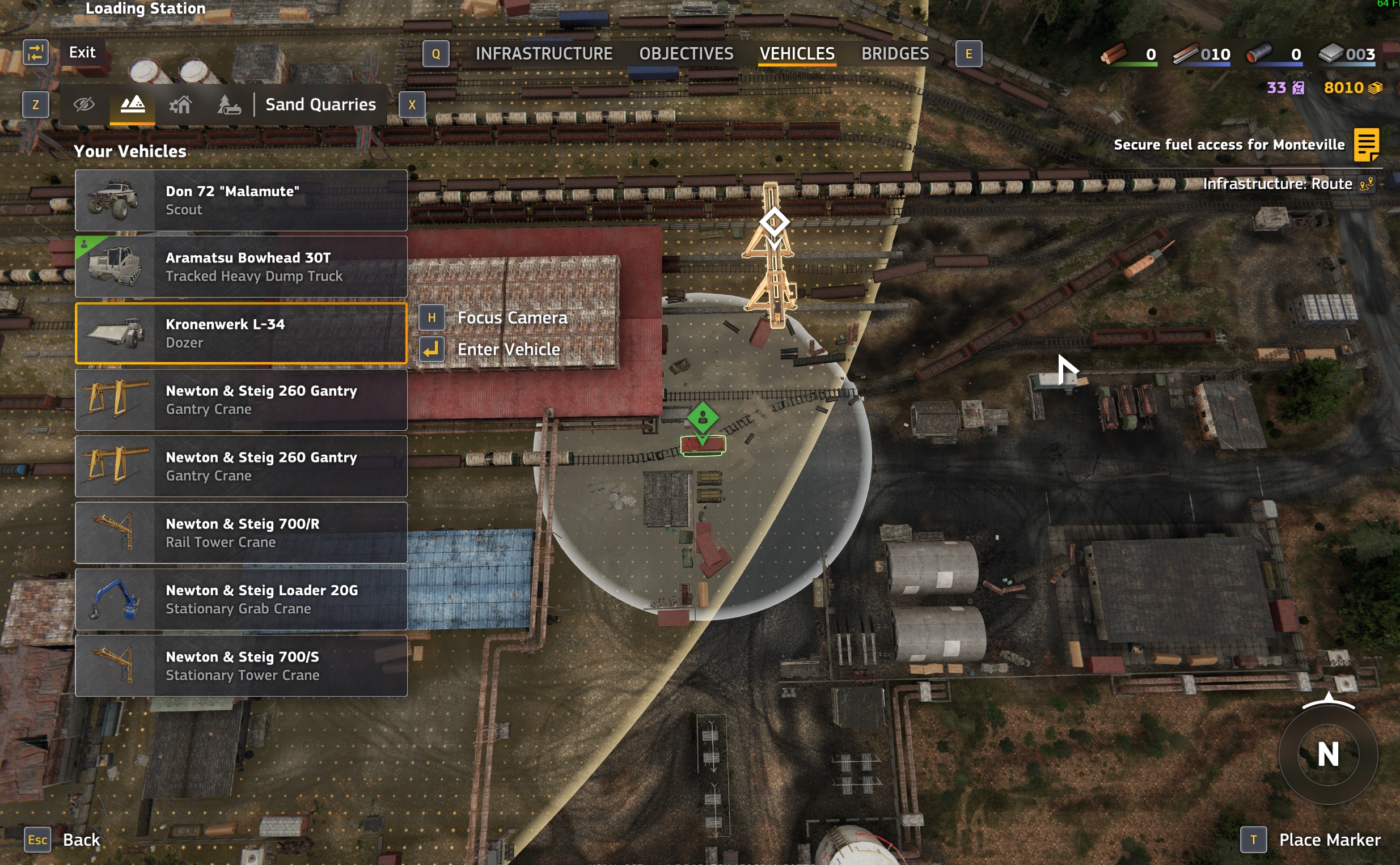Click the pipes resource icon
The image size is (1400, 865).
click(x=1259, y=54)
